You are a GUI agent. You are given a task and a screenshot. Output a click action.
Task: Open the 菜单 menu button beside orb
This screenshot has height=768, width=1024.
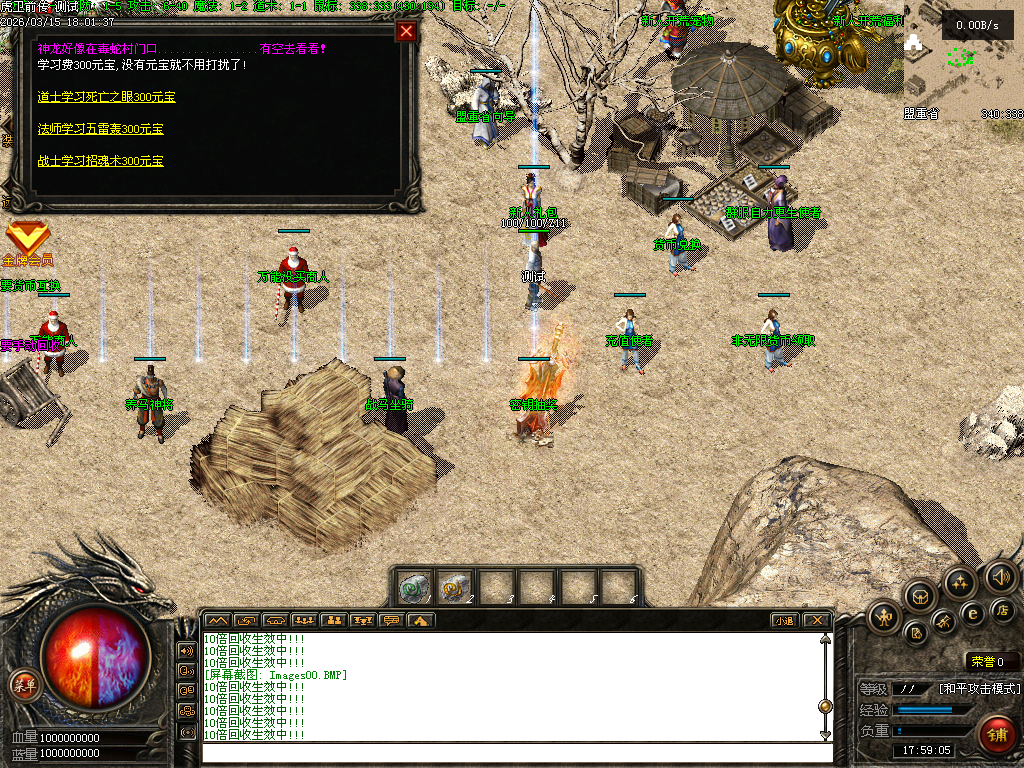click(23, 685)
